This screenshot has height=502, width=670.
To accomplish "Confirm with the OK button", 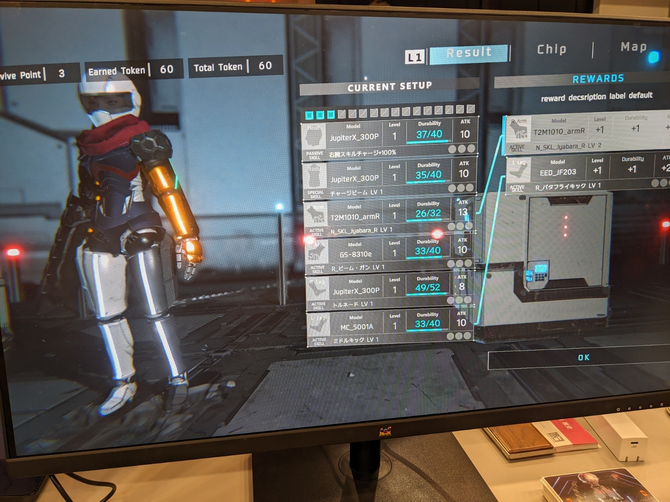I will coord(584,357).
